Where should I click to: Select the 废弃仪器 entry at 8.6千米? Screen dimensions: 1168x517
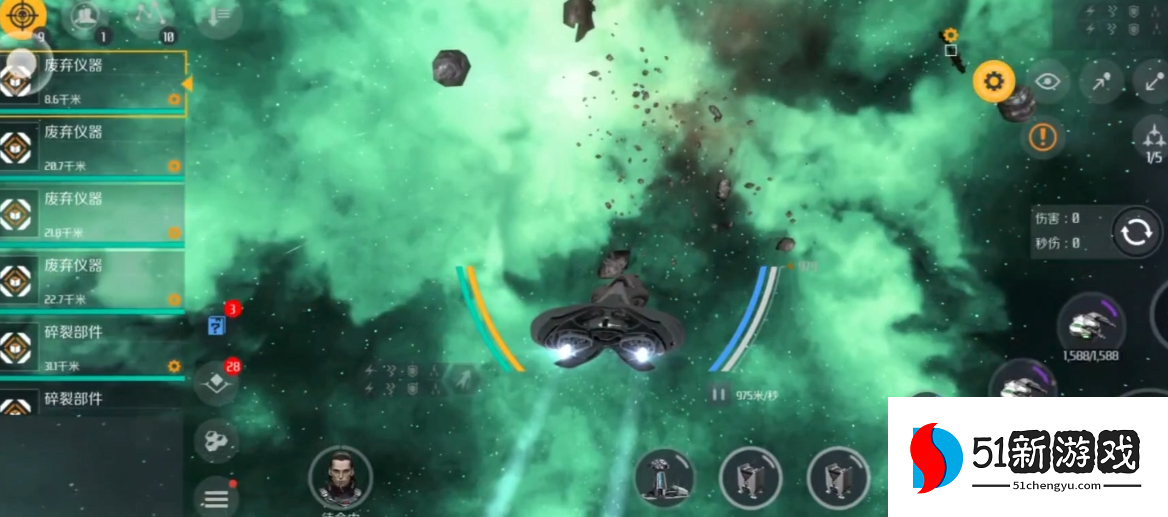(x=92, y=81)
